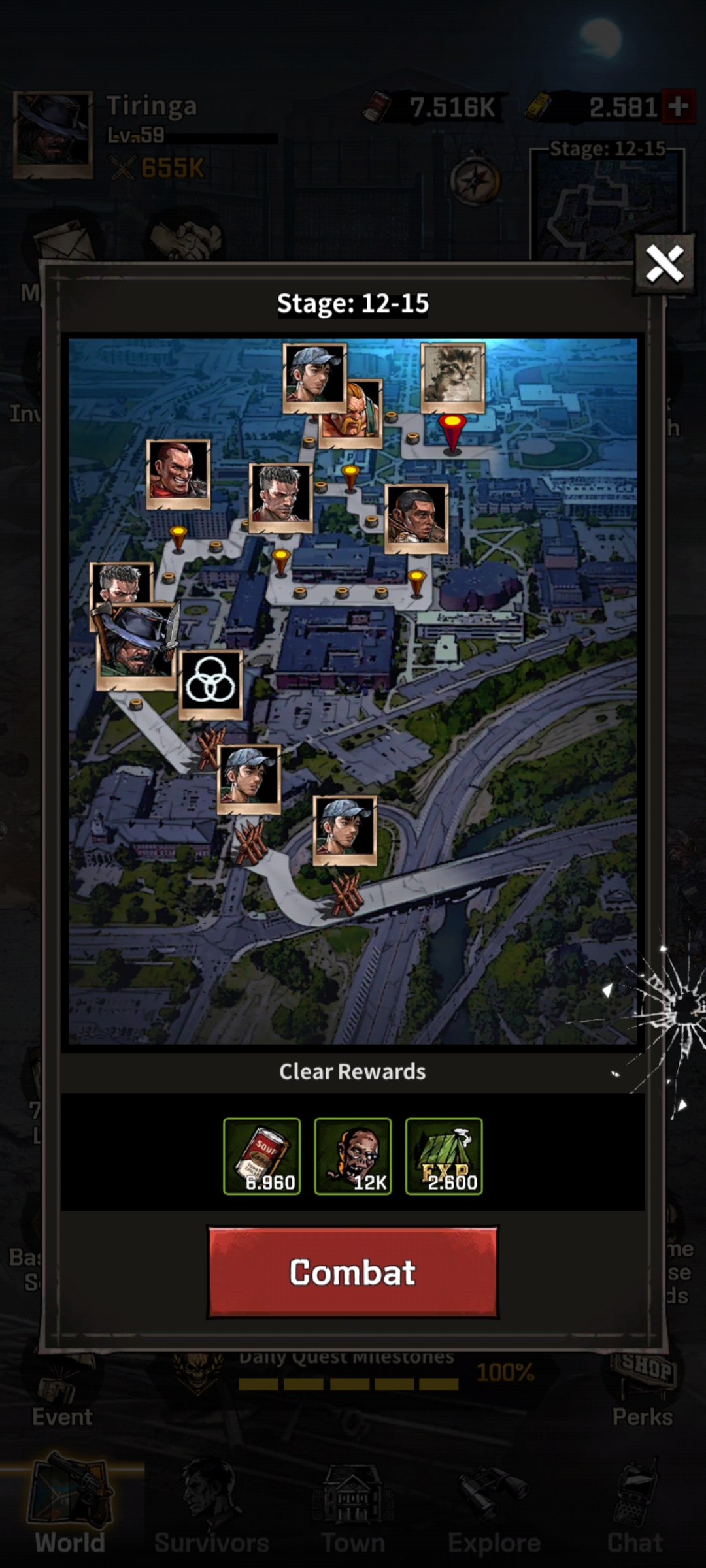This screenshot has width=706, height=1568.
Task: Start the stage with the Combat button
Action: (x=352, y=1272)
